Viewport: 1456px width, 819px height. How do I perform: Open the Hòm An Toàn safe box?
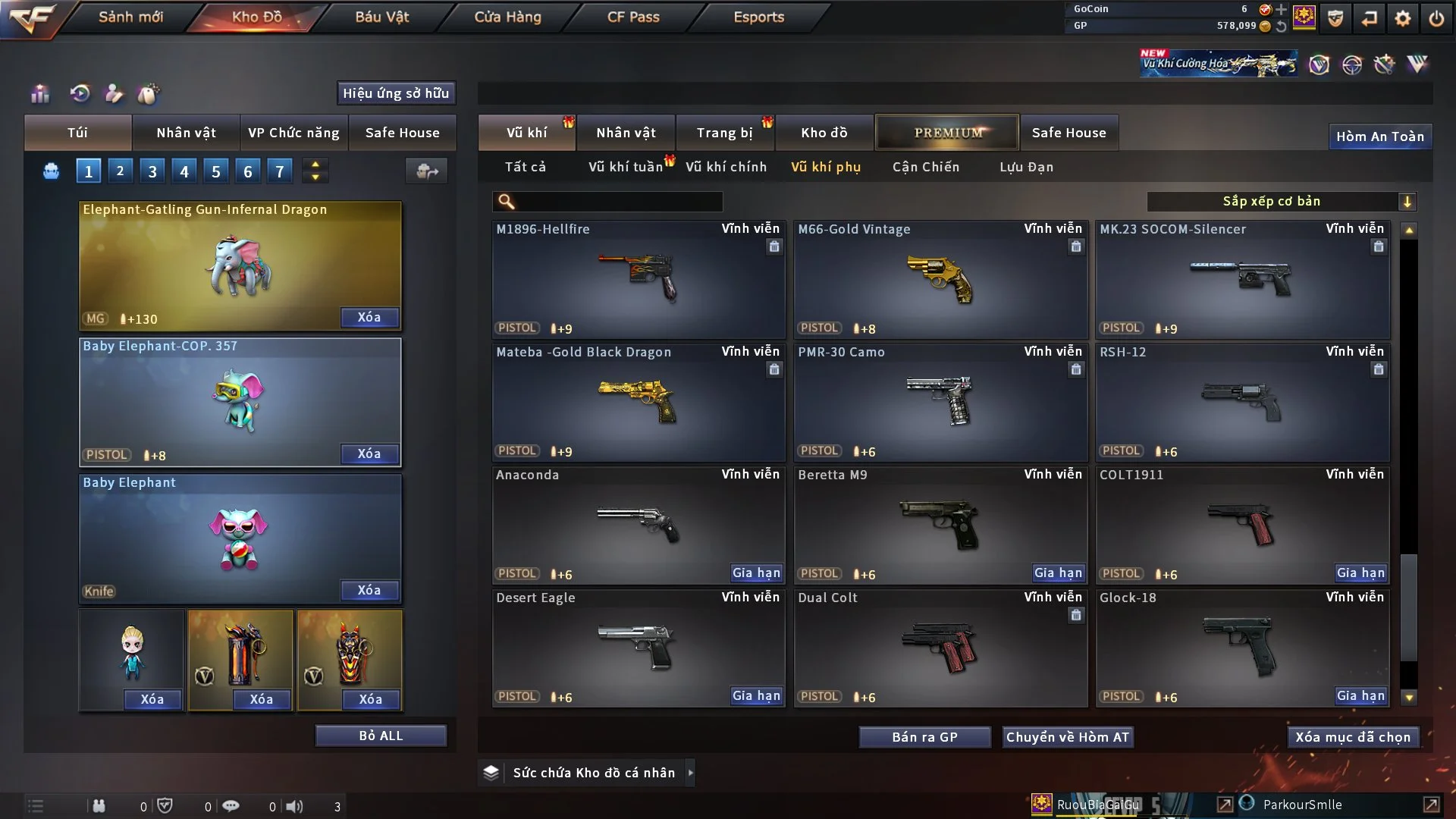[1379, 136]
